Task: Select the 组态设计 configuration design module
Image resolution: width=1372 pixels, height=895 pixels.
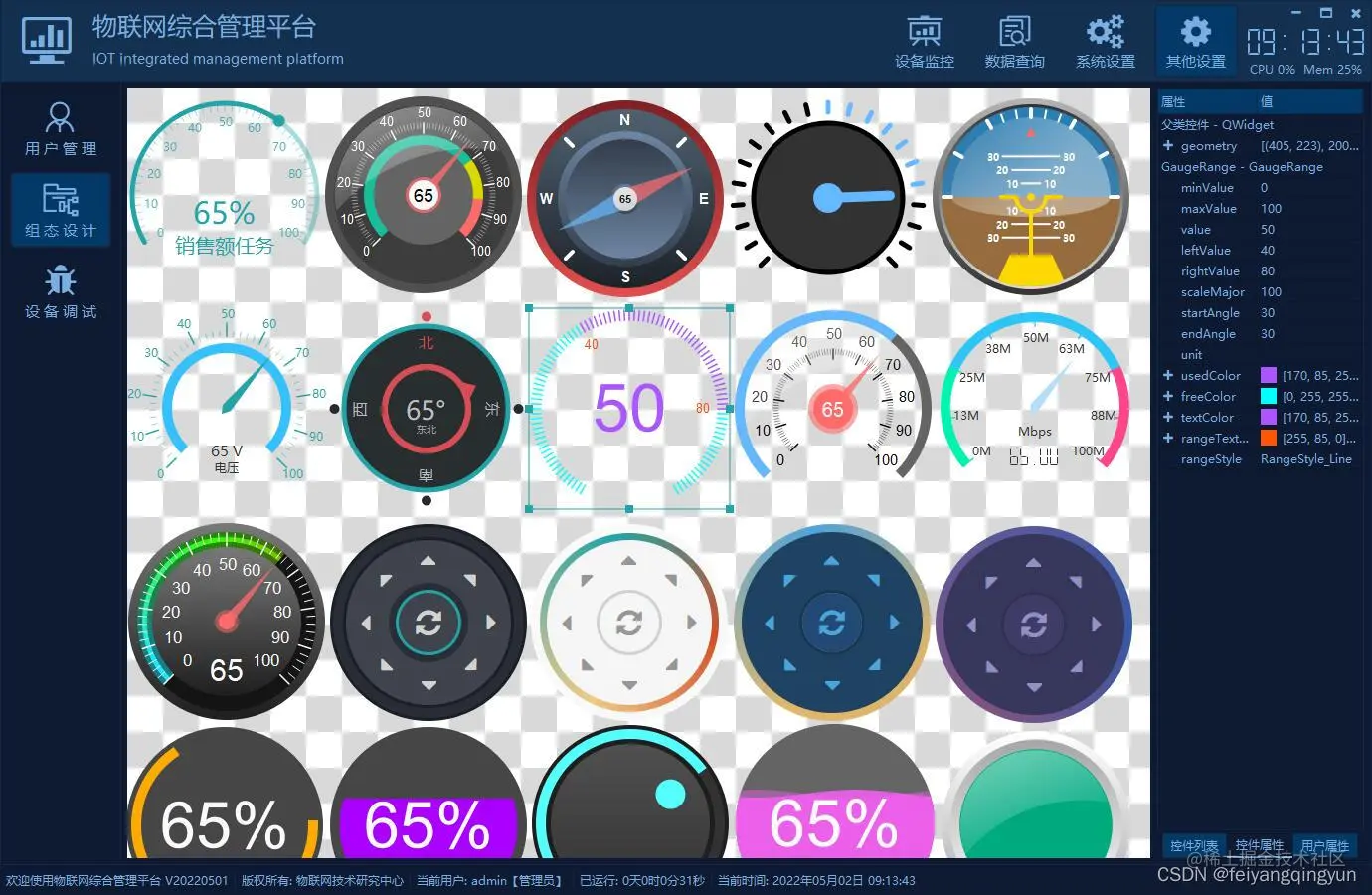Action: pyautogui.click(x=60, y=209)
